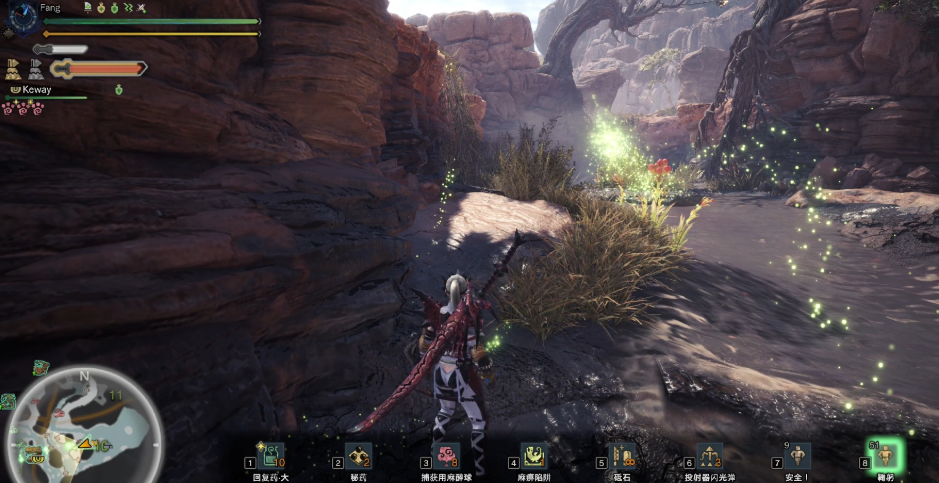Click the monster icon above the minimap
The height and width of the screenshot is (483, 939).
(x=40, y=367)
